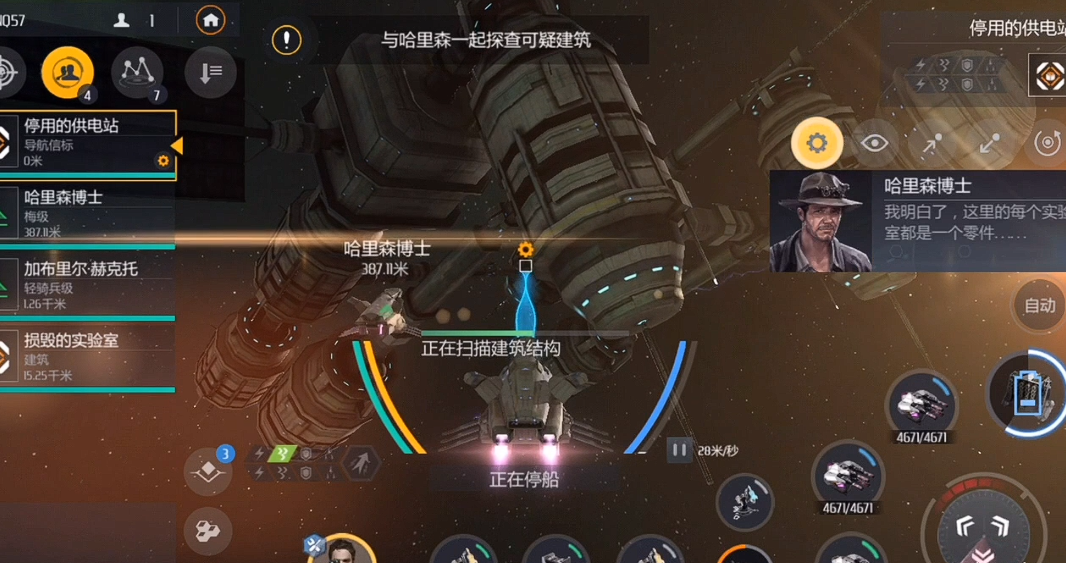Click the eye look-at button
This screenshot has height=563, width=1066.
point(875,143)
